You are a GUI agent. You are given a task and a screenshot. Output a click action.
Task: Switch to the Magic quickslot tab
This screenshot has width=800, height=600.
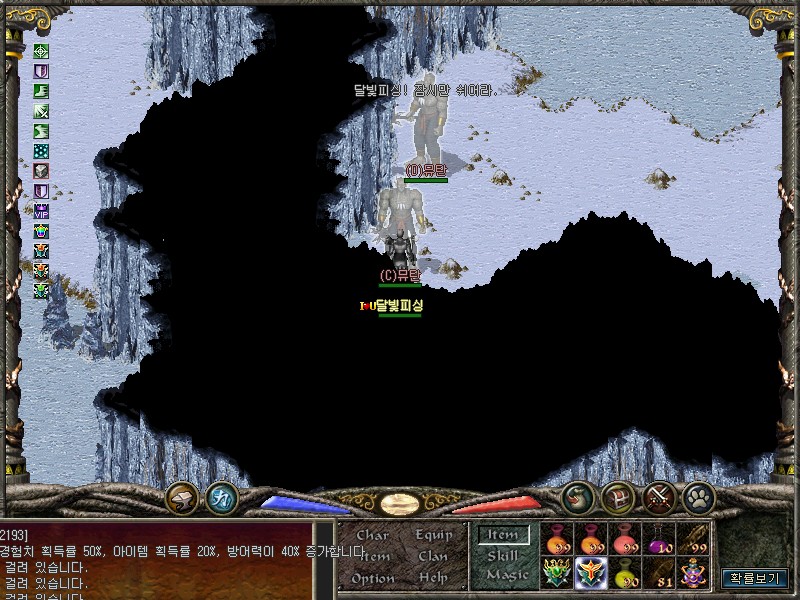503,575
